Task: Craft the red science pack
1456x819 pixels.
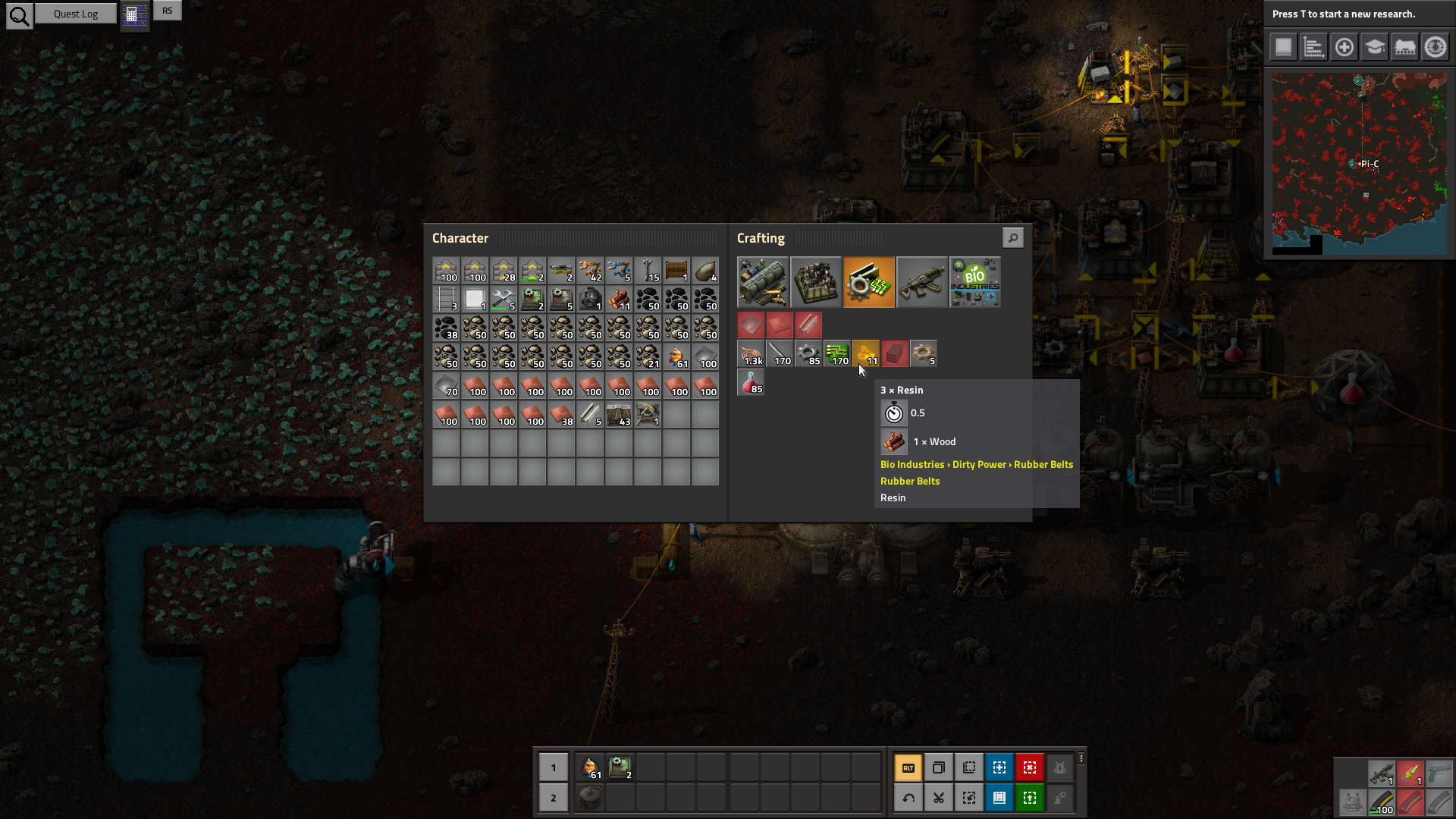Action: [751, 382]
